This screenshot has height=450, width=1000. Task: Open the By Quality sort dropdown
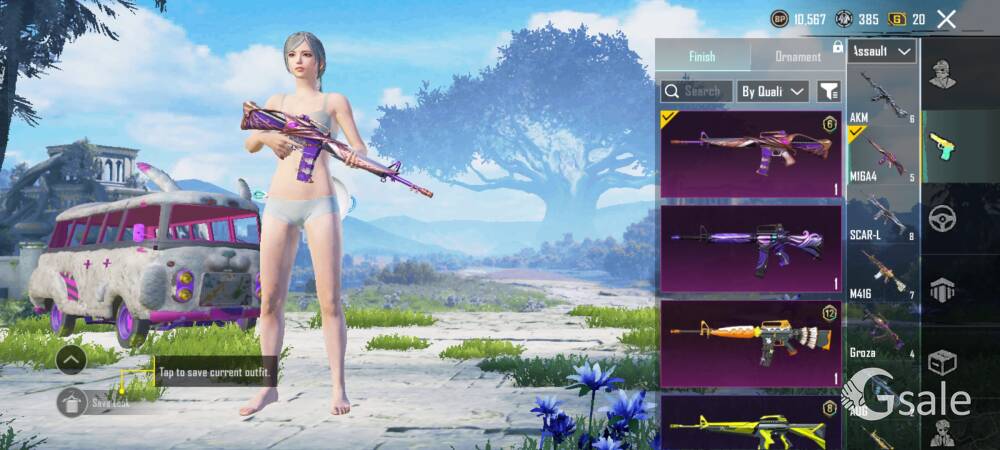pyautogui.click(x=772, y=91)
